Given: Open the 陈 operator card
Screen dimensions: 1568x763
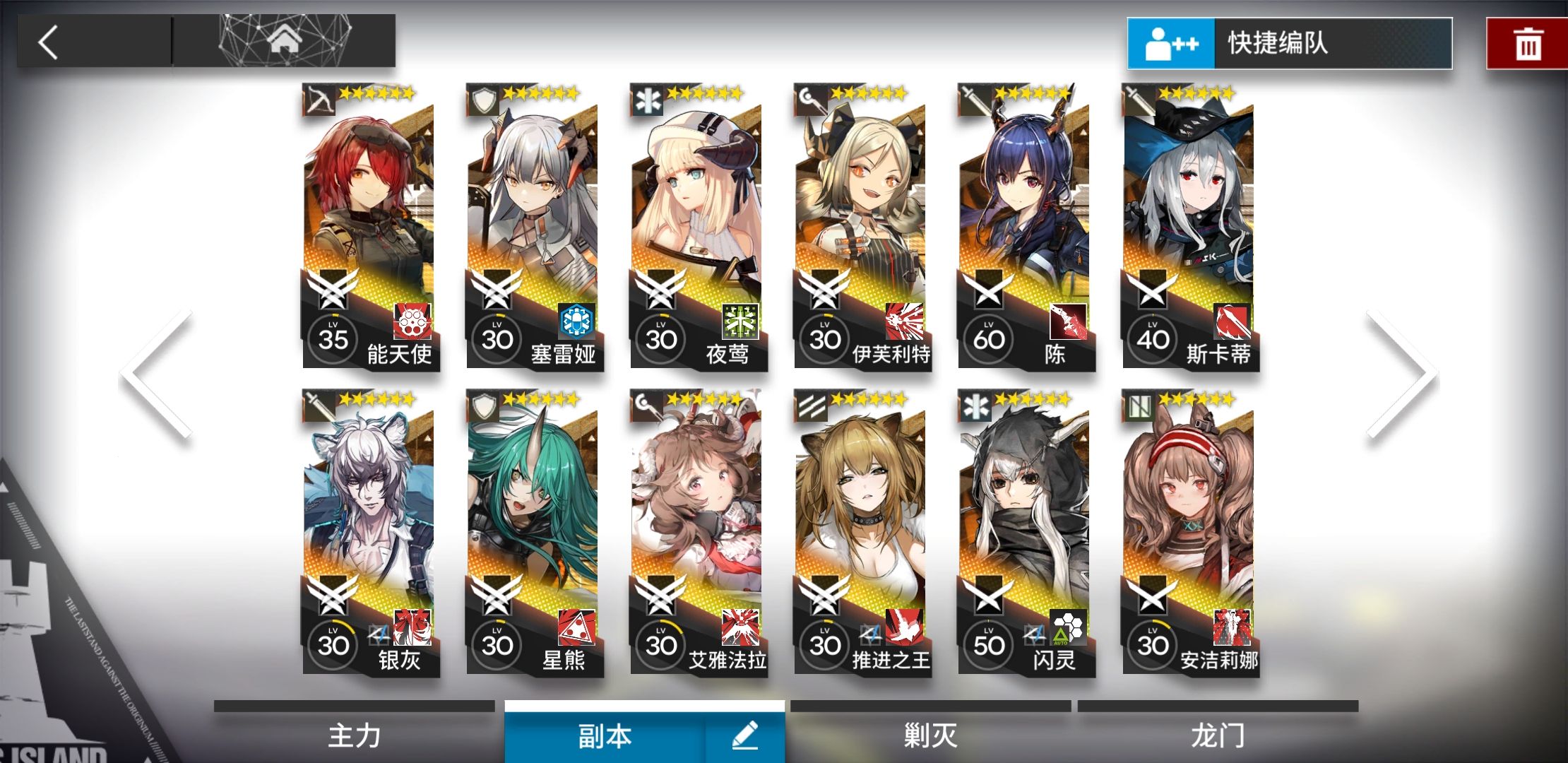Looking at the screenshot, I should point(1025,226).
